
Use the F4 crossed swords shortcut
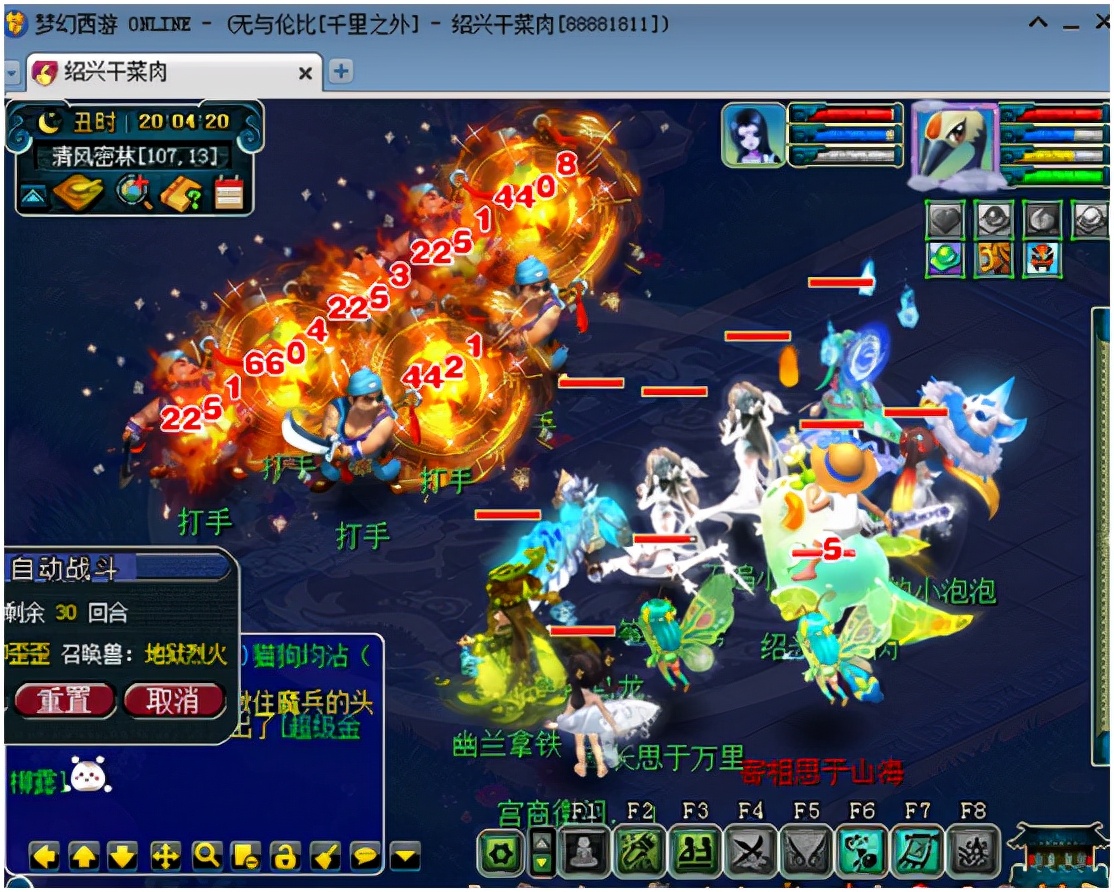pyautogui.click(x=751, y=853)
